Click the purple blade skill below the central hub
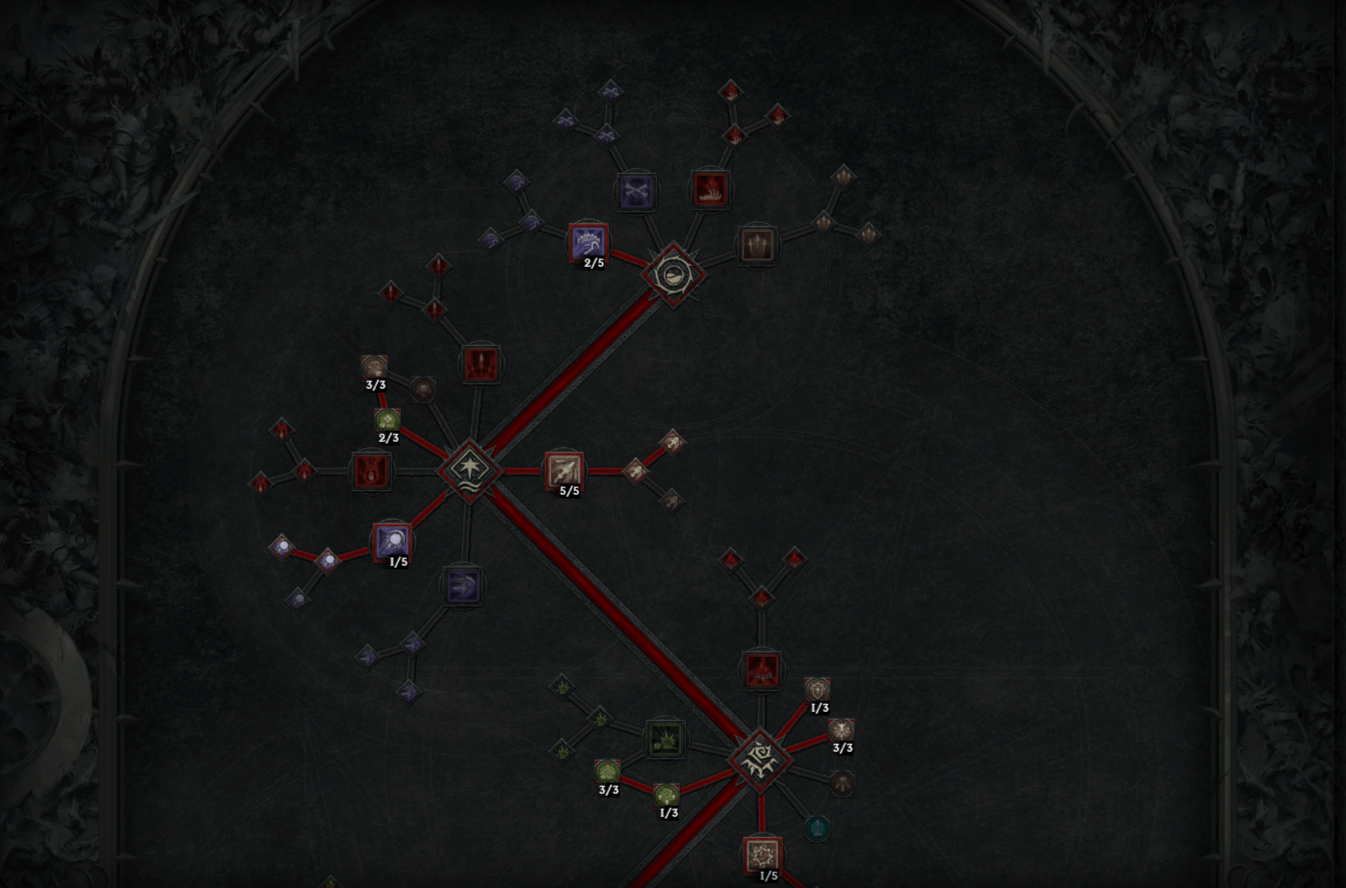 pyautogui.click(x=461, y=585)
